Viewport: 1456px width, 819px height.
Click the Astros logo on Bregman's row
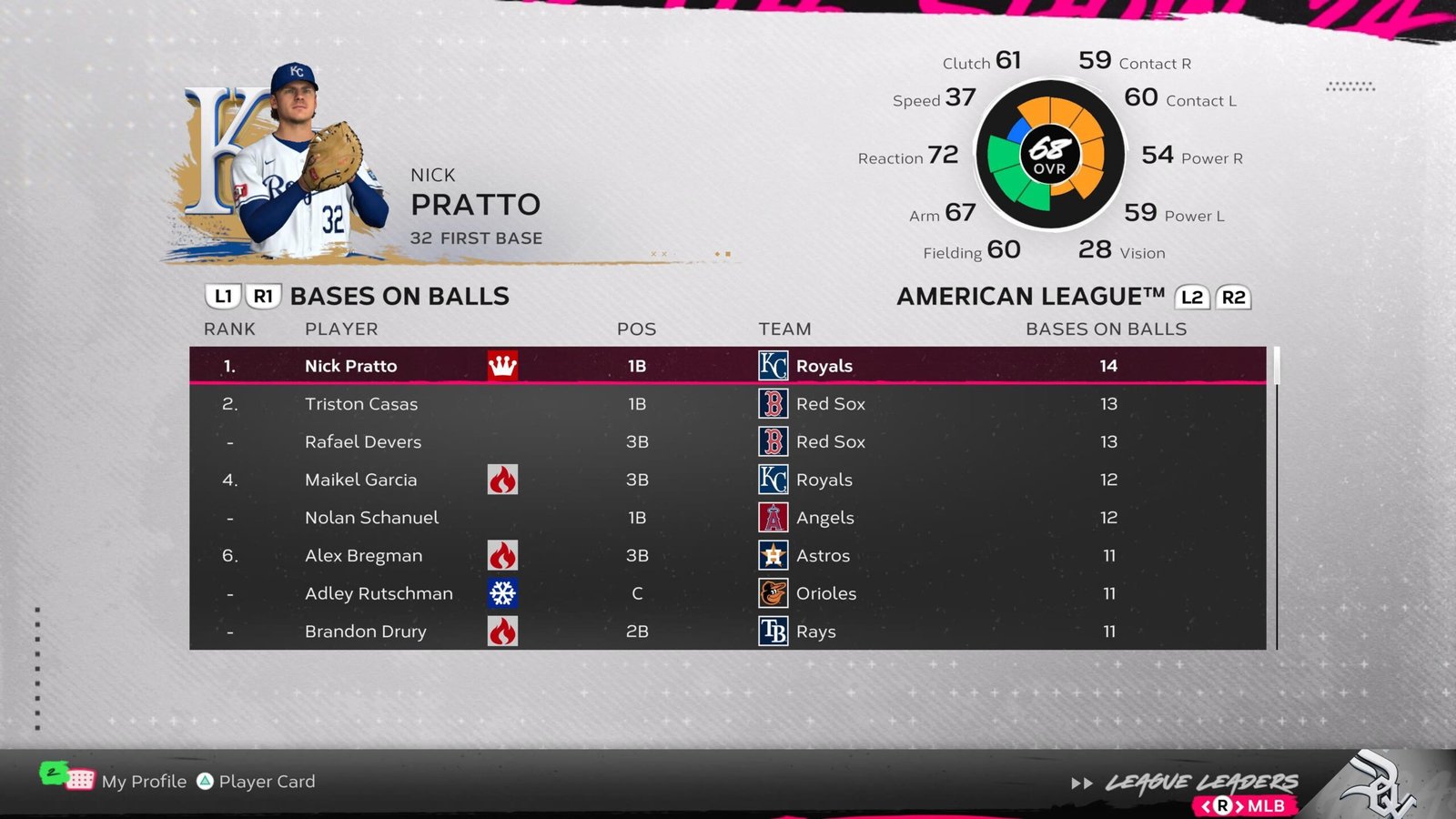click(774, 555)
